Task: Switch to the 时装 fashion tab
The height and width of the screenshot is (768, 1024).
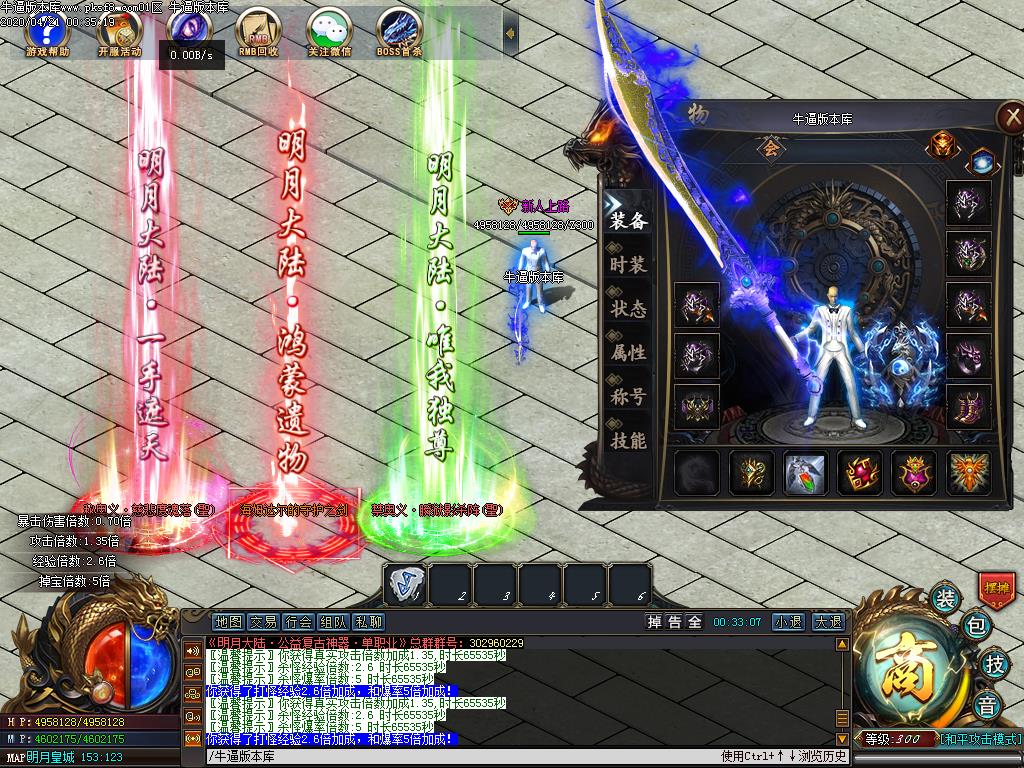Action: tap(628, 265)
